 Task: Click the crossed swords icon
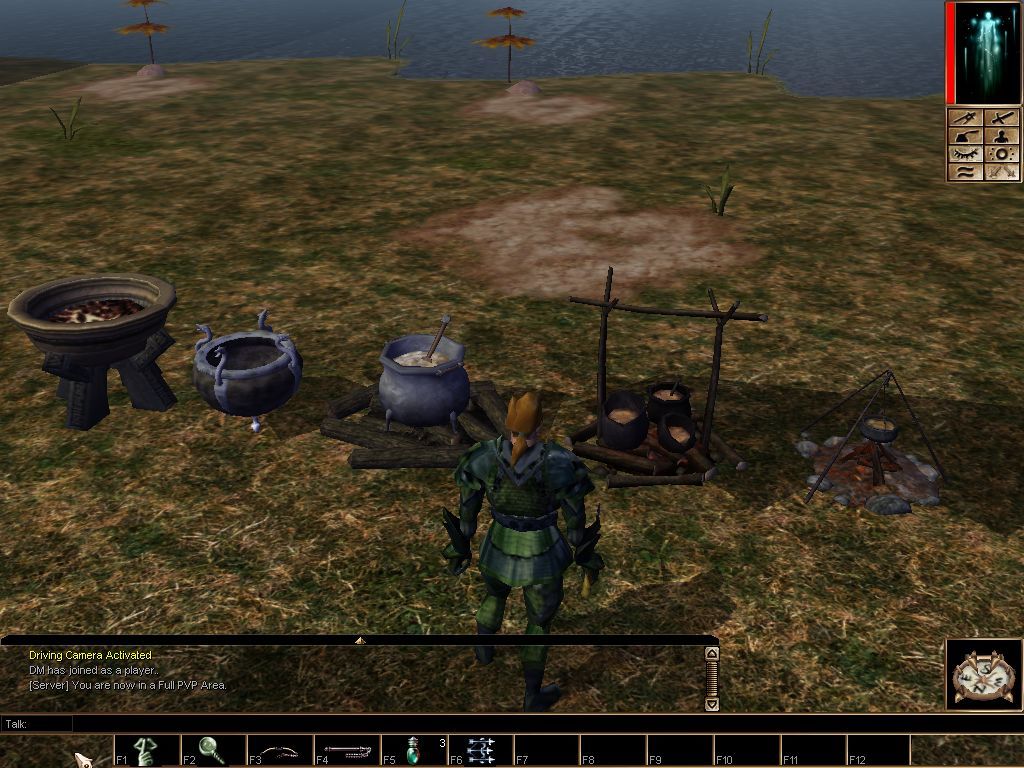pyautogui.click(x=1002, y=172)
